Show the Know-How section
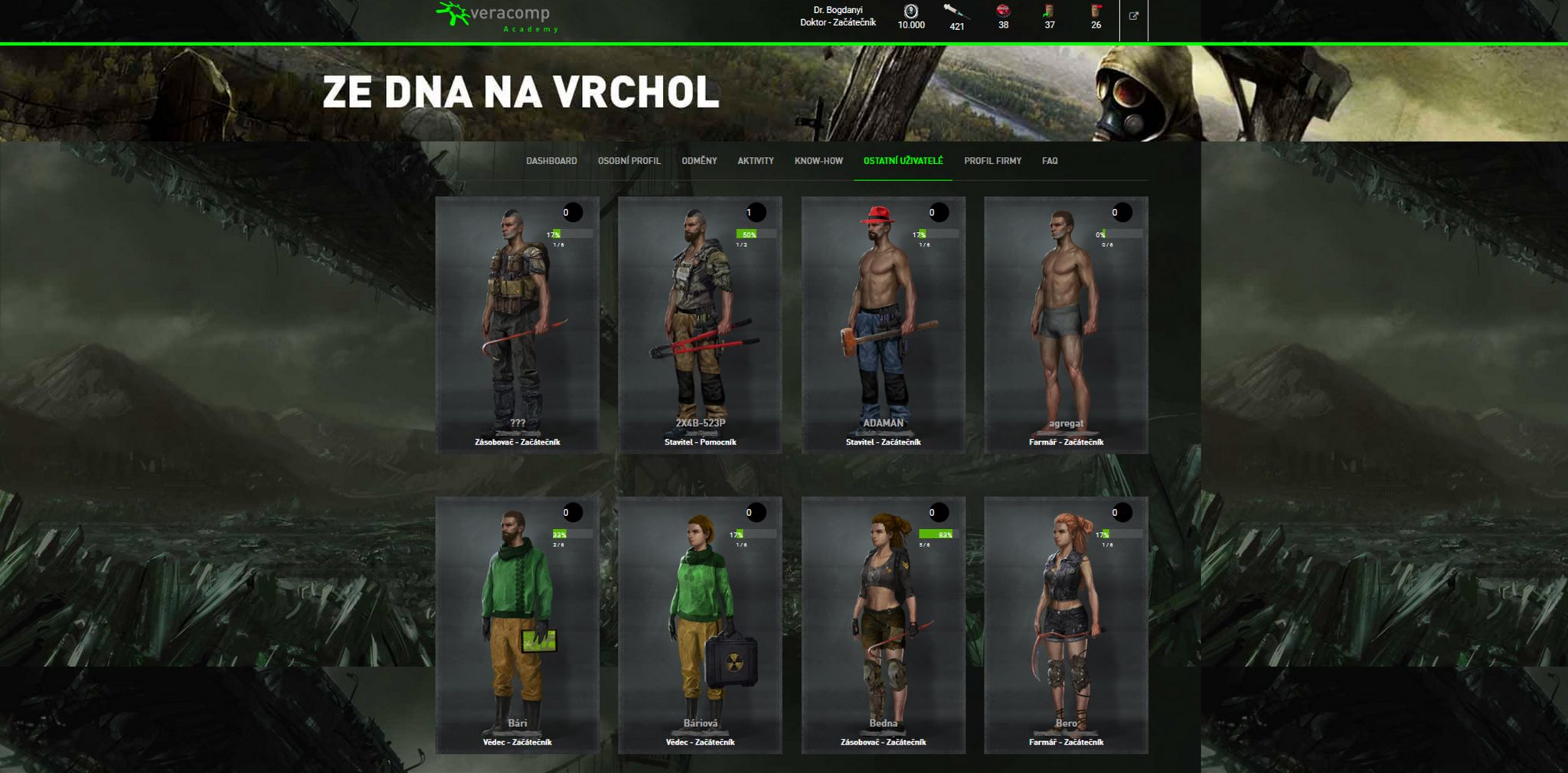 click(x=818, y=161)
